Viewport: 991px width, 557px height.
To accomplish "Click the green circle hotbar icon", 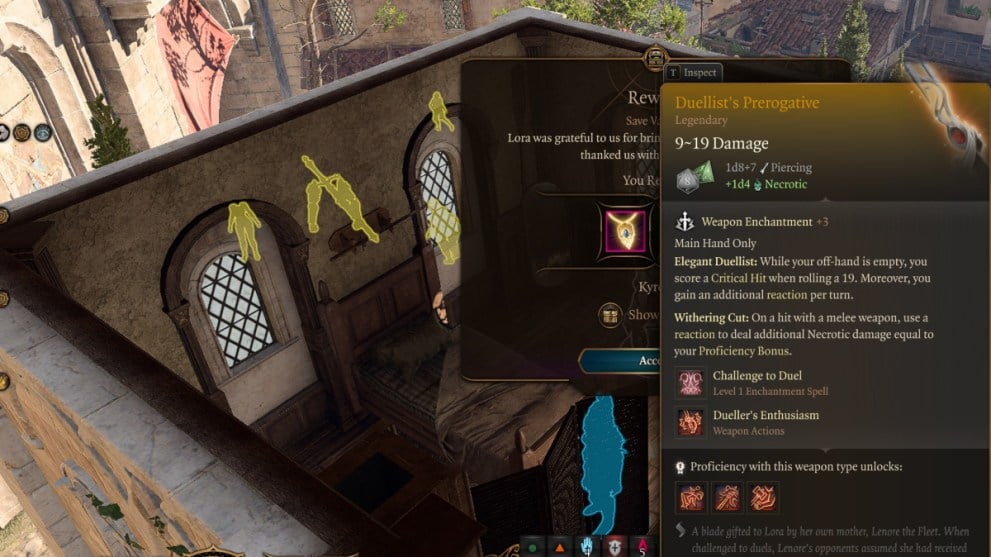I will 533,547.
